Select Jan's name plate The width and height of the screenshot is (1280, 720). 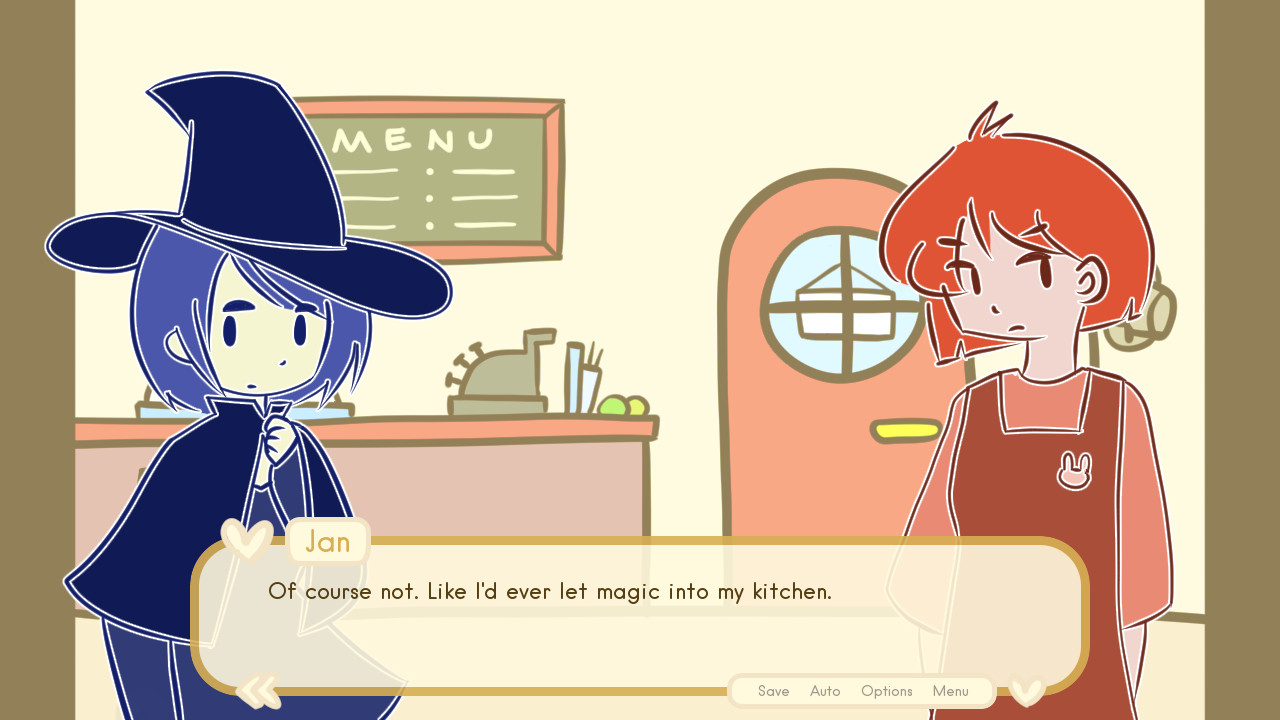[327, 541]
